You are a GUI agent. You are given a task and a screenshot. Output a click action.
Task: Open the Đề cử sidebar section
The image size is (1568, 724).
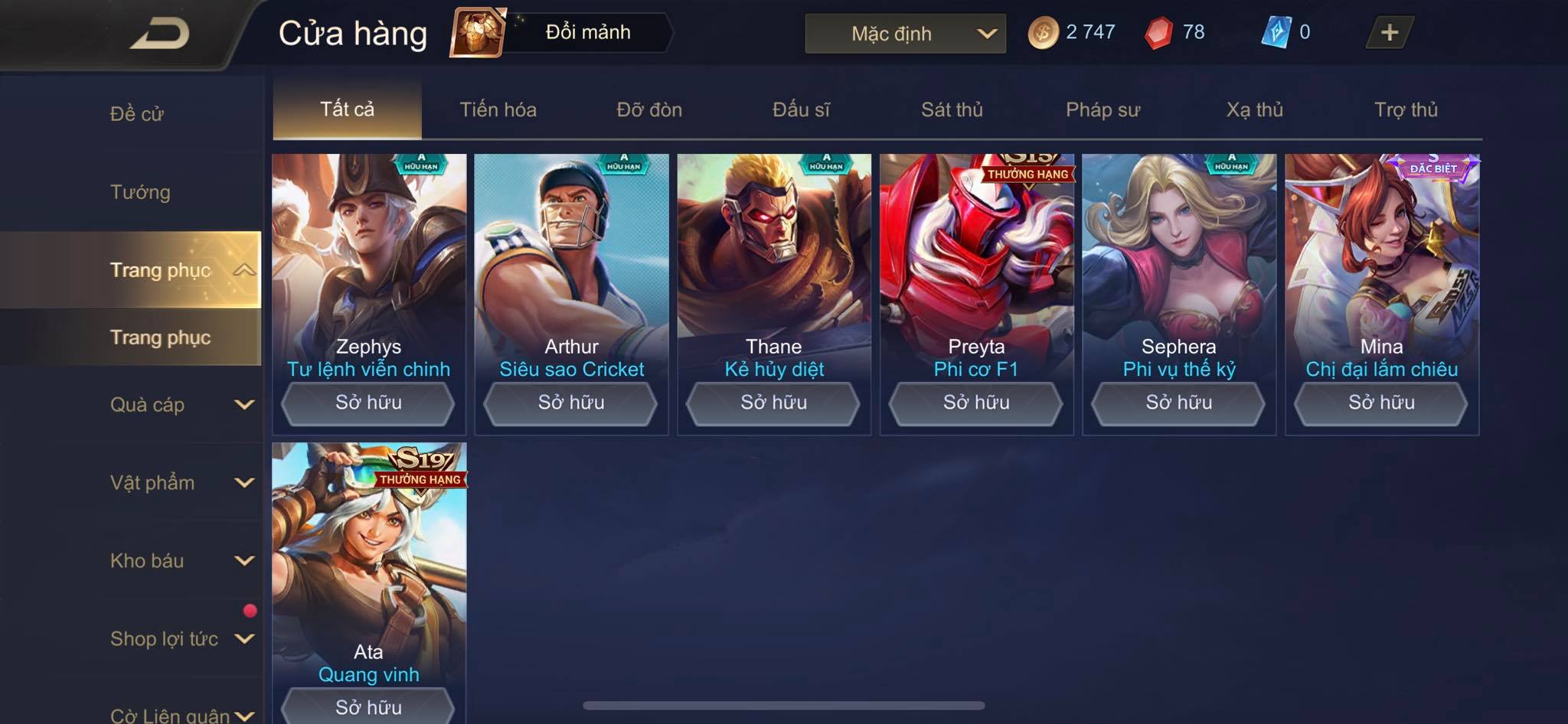click(136, 114)
